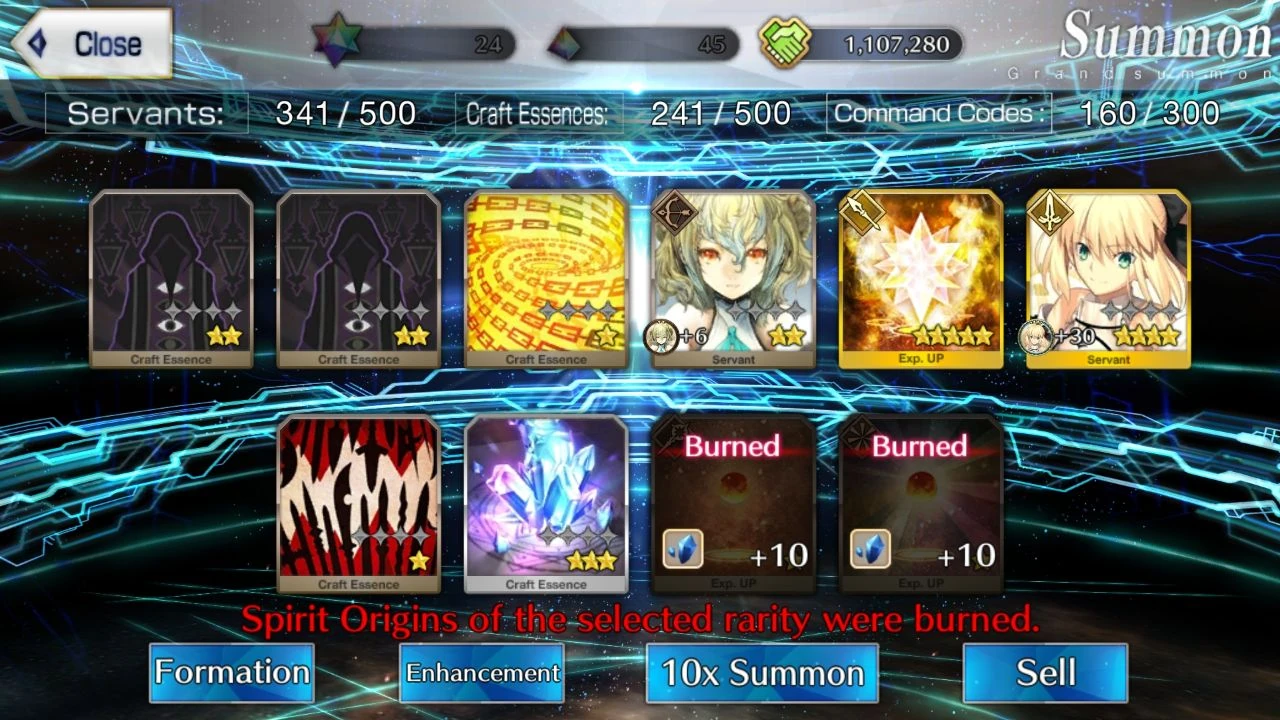The width and height of the screenshot is (1280, 720).
Task: Open the Sell screen
Action: pyautogui.click(x=1044, y=673)
